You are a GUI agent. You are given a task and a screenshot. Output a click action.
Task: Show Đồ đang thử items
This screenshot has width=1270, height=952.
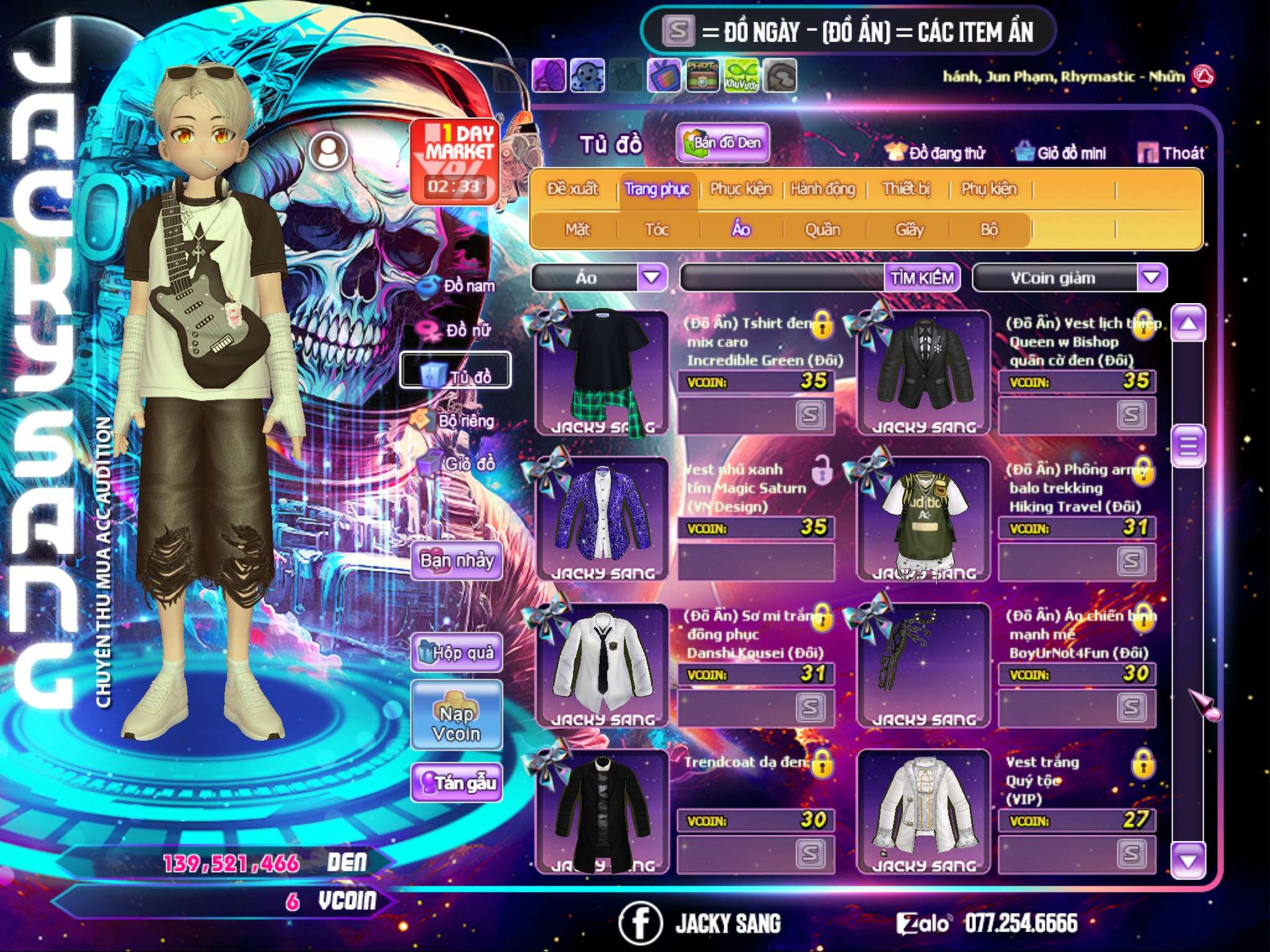pos(936,153)
